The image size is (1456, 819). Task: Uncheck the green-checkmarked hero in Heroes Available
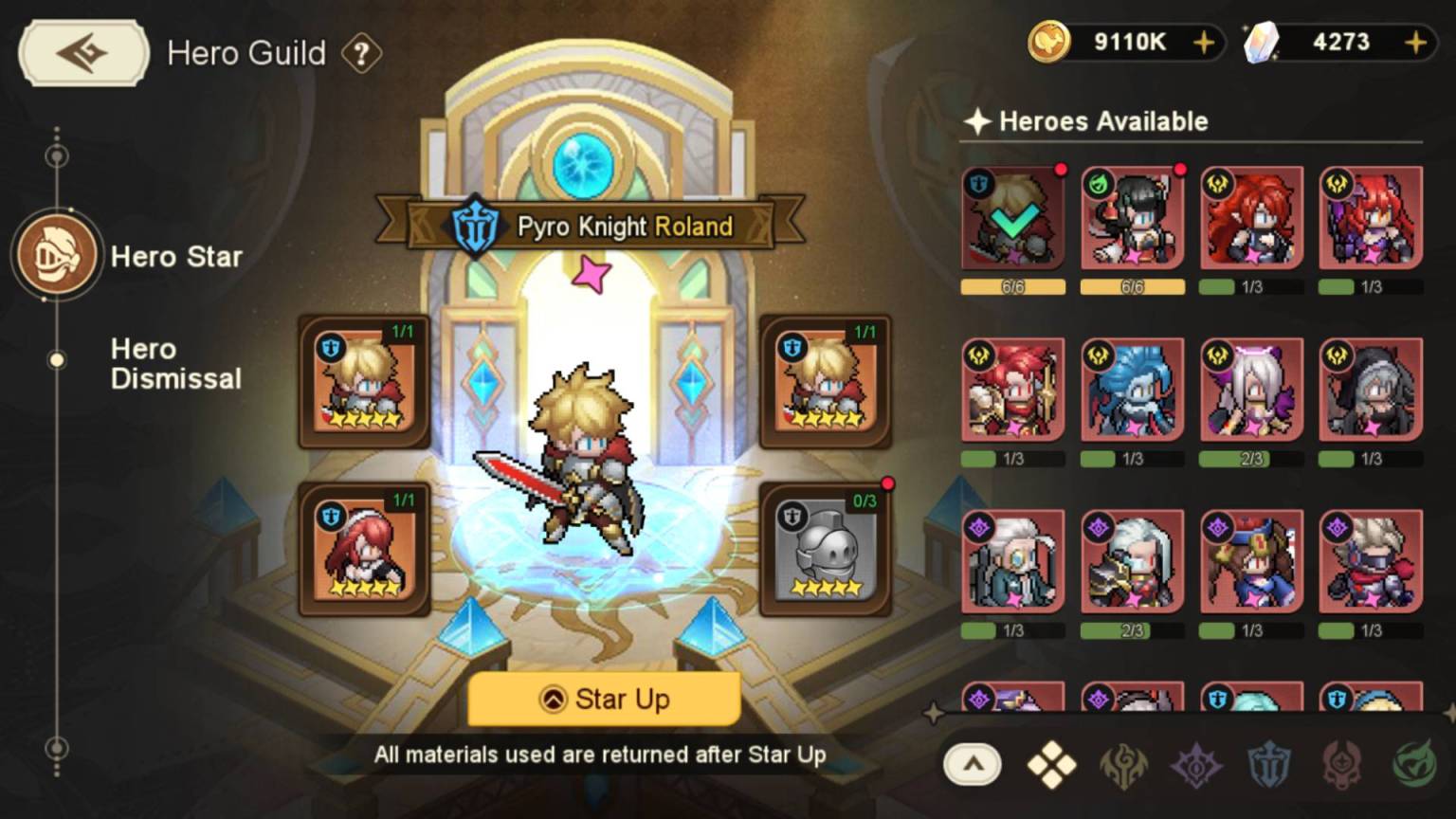click(1012, 218)
